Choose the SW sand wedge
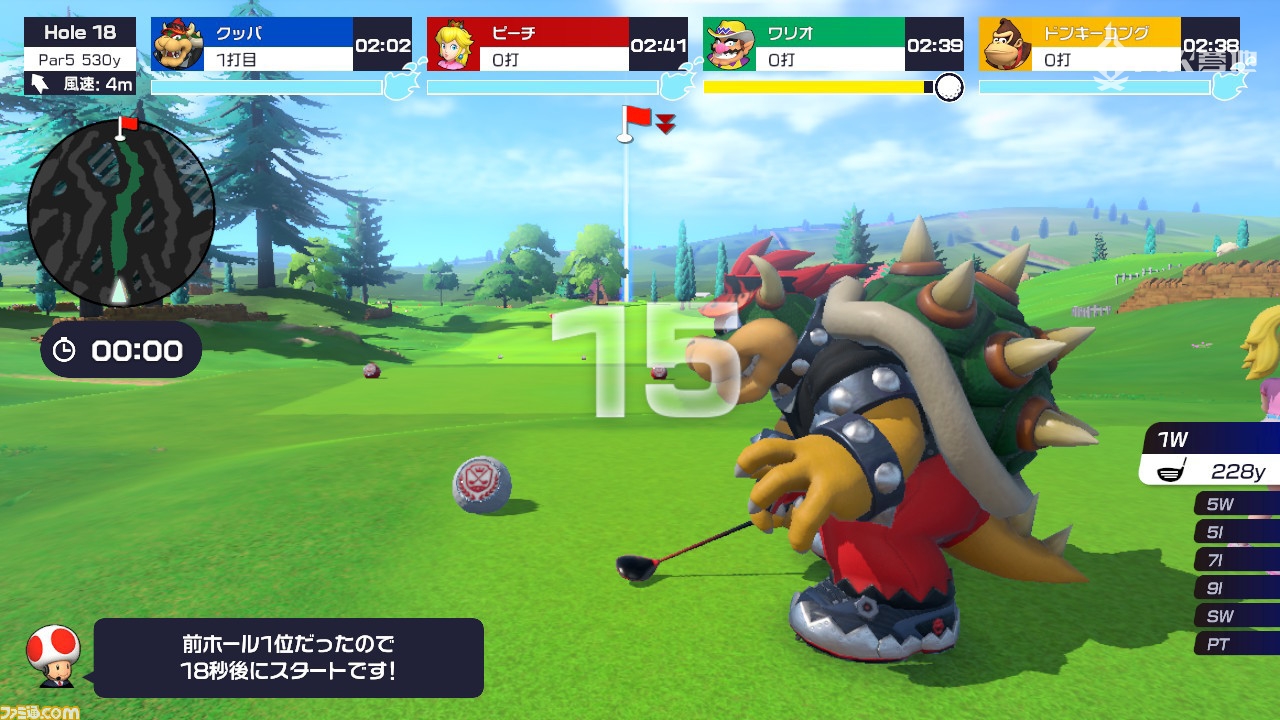This screenshot has width=1280, height=720. pyautogui.click(x=1236, y=616)
